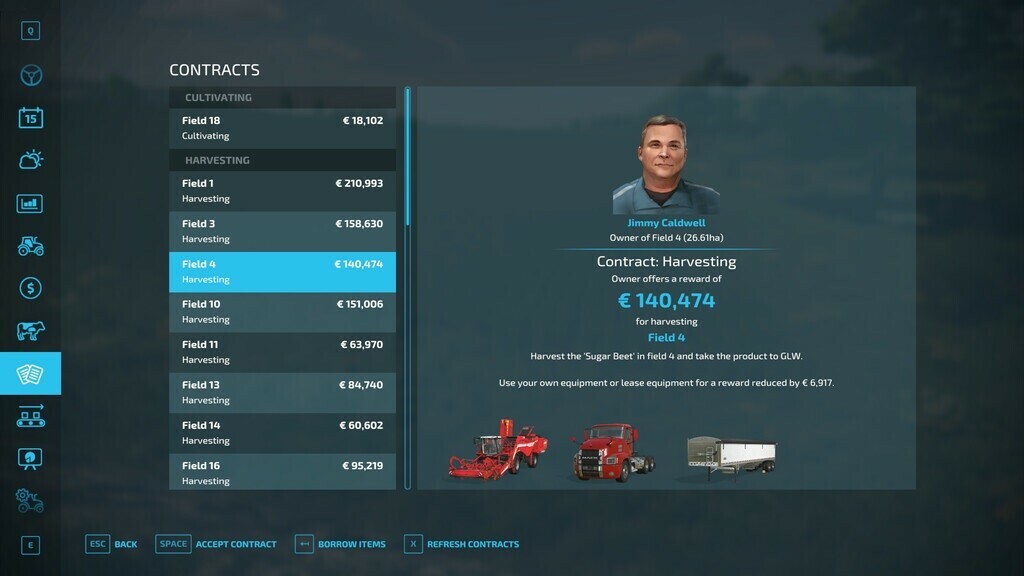This screenshot has height=576, width=1024.
Task: Open the steering wheel tab
Action: (30, 76)
